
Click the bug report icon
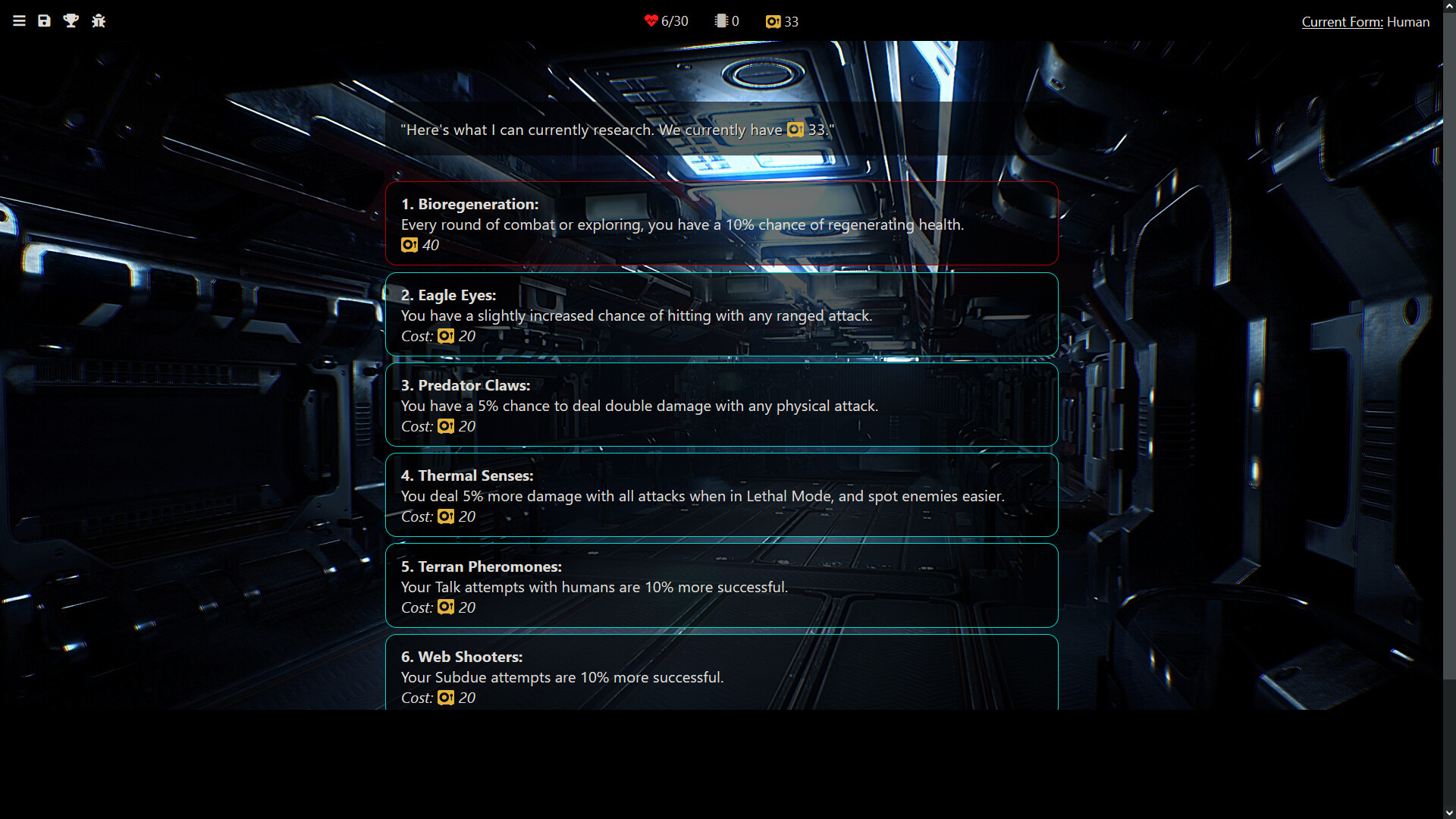coord(99,21)
